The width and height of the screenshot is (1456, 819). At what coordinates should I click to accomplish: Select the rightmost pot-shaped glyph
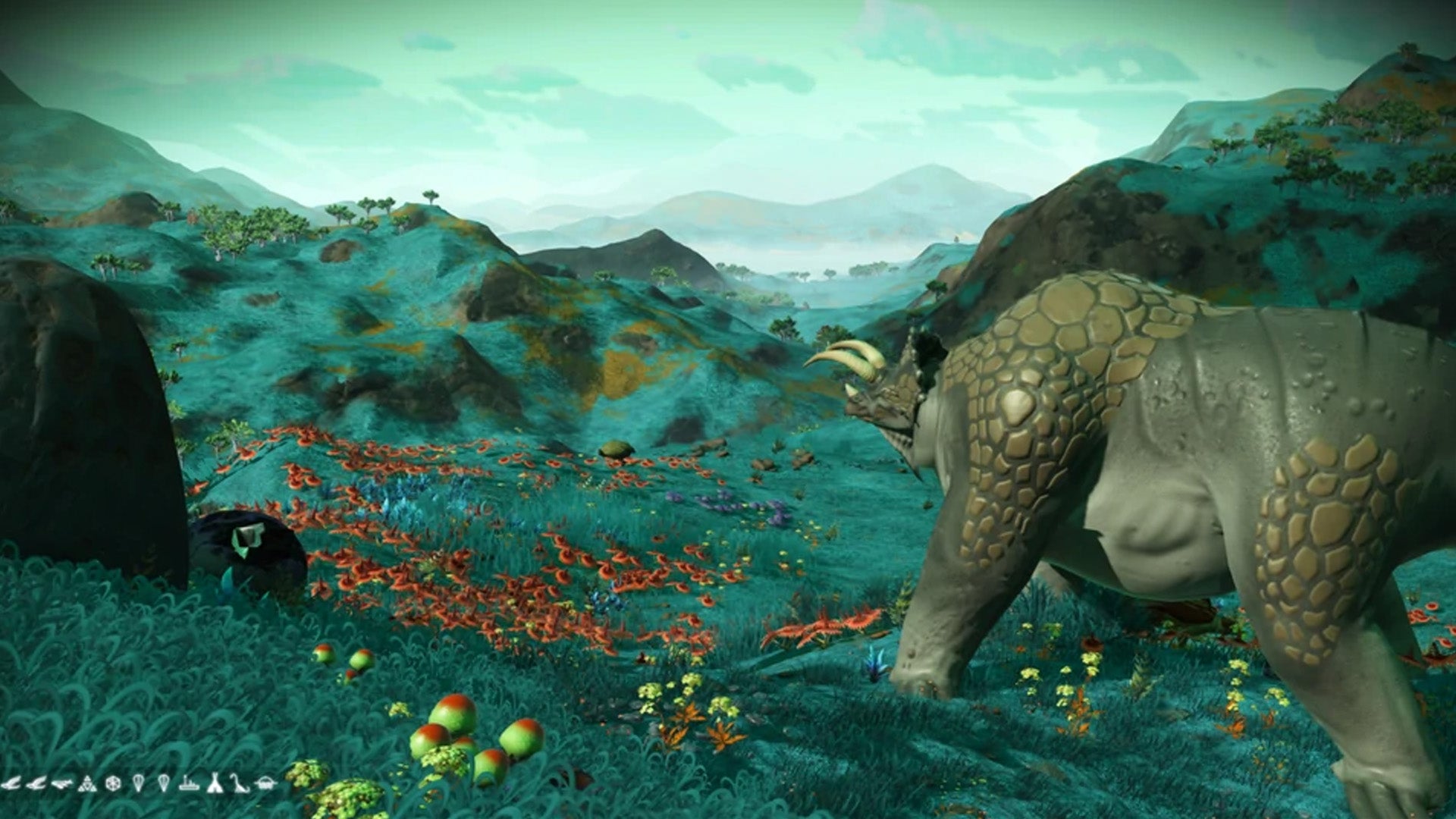[265, 783]
